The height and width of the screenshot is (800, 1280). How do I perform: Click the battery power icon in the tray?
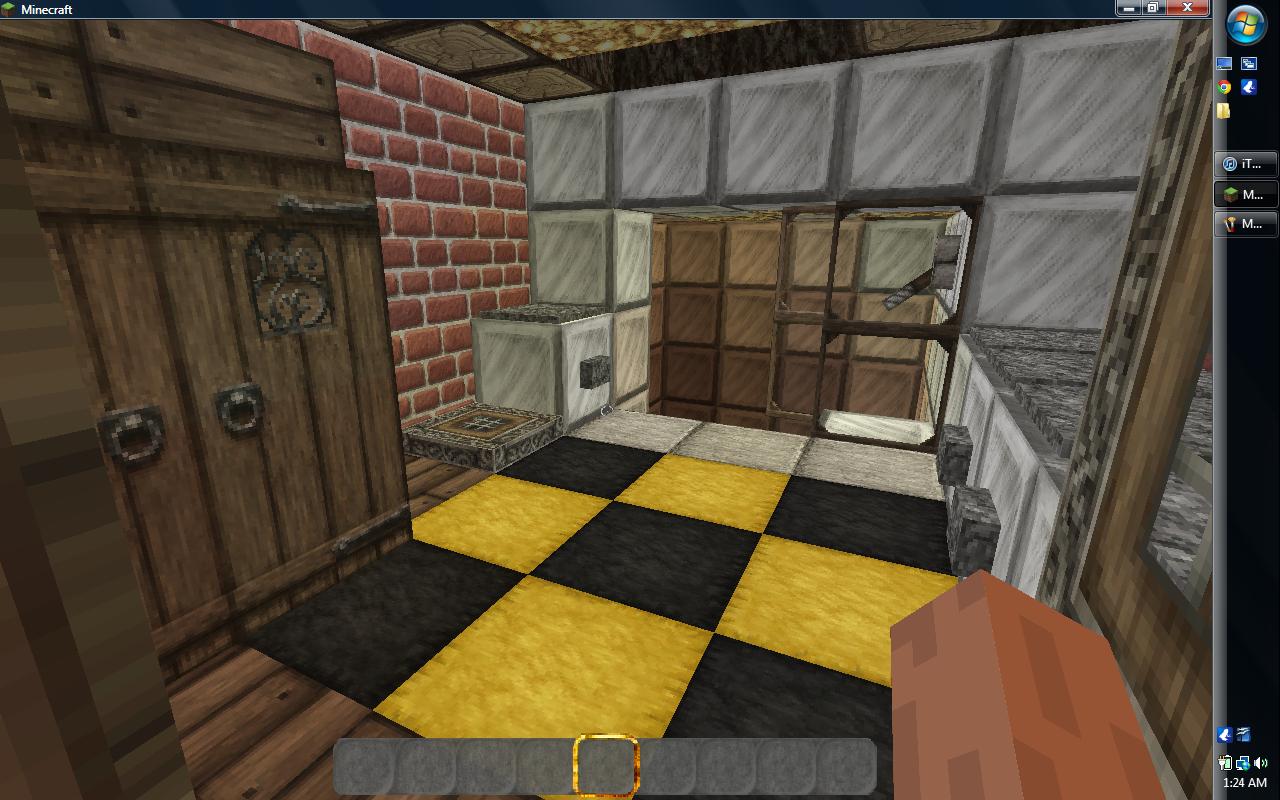[x=1224, y=763]
